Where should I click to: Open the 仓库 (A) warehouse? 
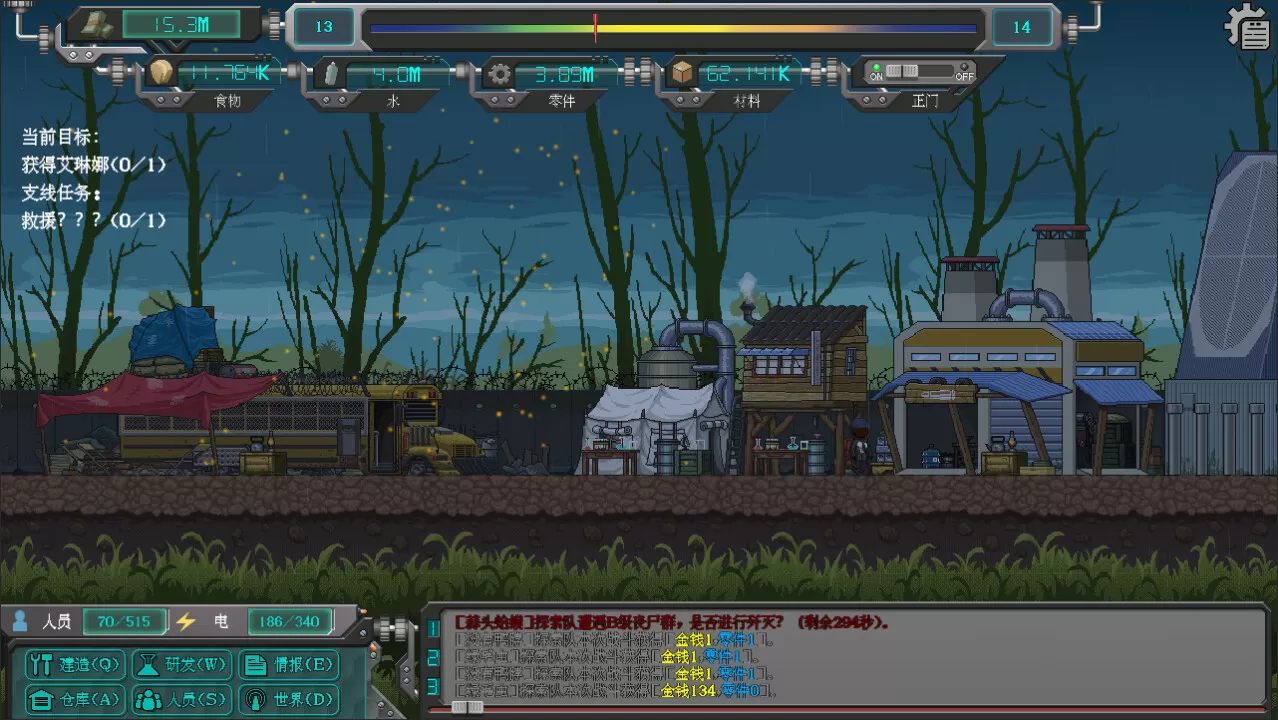75,699
